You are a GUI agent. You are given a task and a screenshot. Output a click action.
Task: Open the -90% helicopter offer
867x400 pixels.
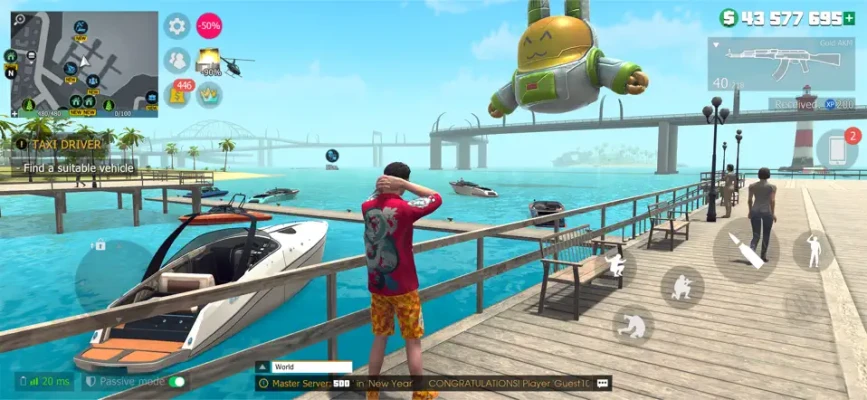tap(212, 62)
